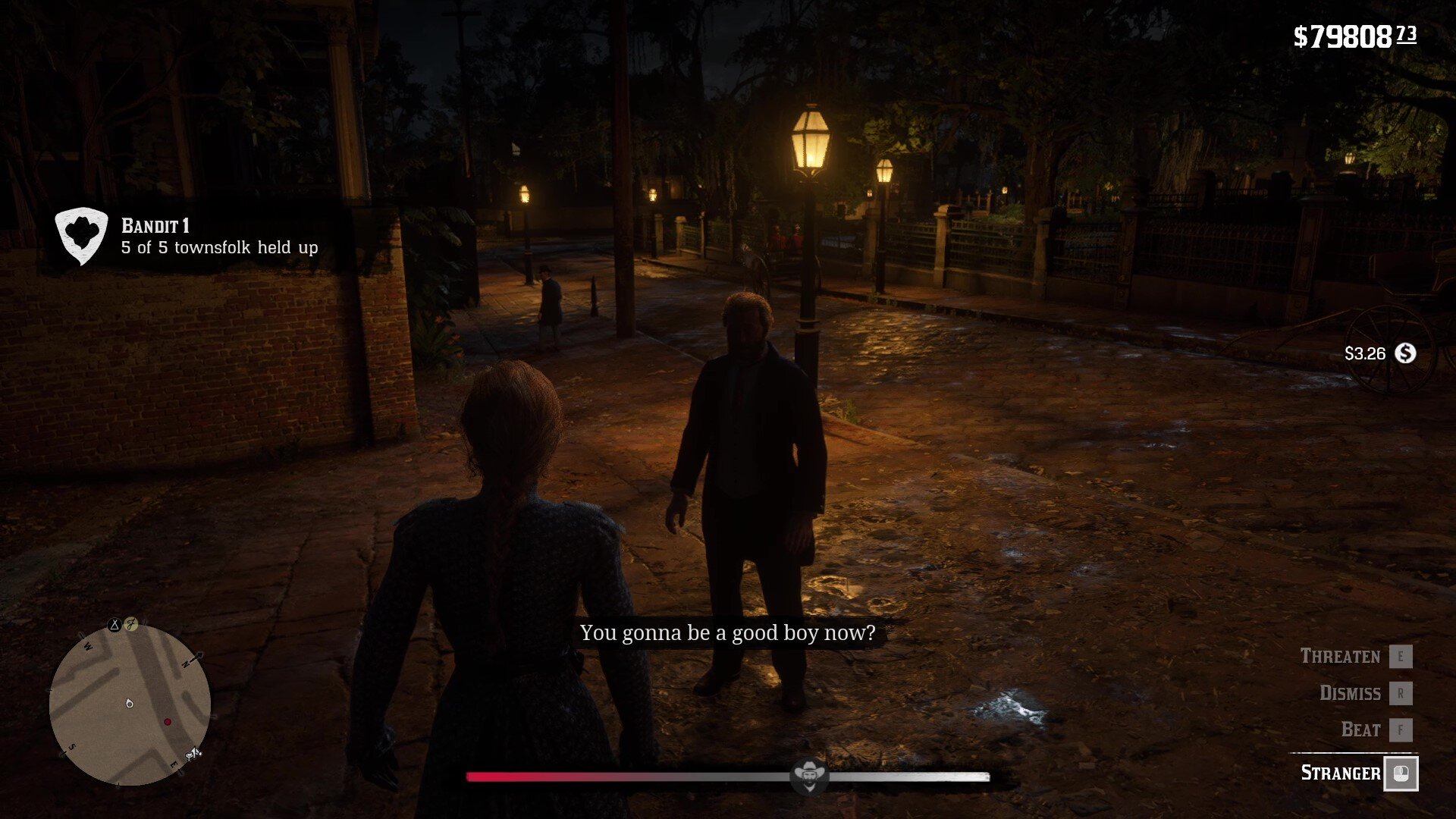
Task: Click the Bandit 1 challenge badge icon
Action: 81,236
